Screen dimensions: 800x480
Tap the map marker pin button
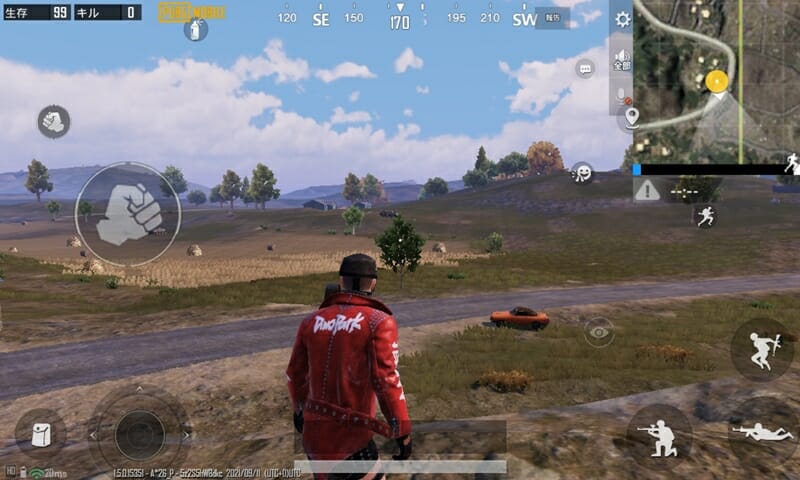pos(631,118)
